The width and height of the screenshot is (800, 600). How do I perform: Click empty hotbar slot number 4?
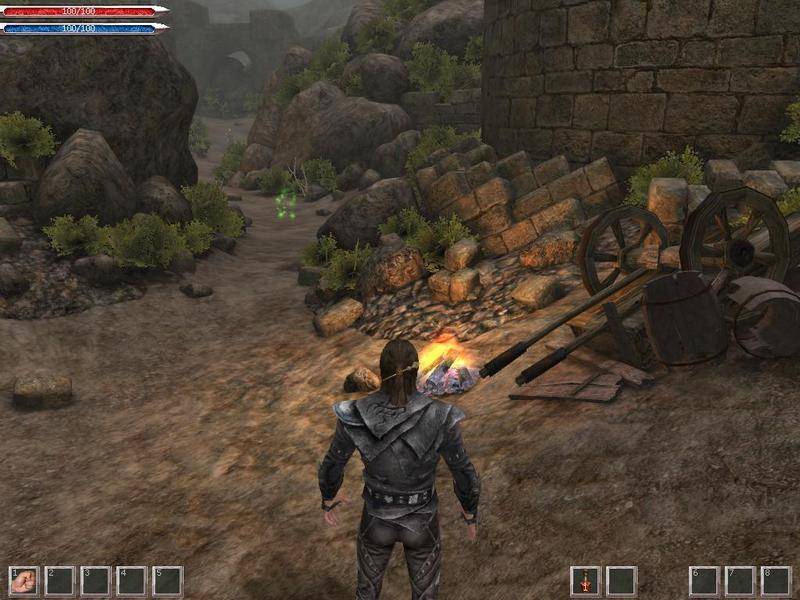tap(131, 581)
